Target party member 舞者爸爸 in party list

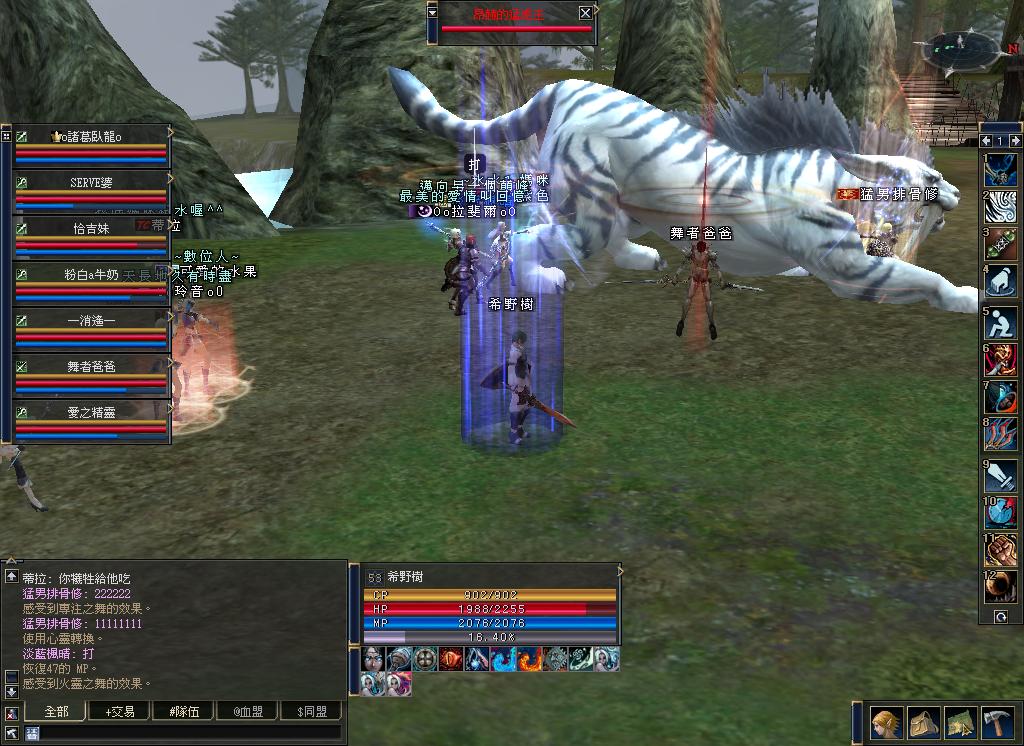(91, 367)
